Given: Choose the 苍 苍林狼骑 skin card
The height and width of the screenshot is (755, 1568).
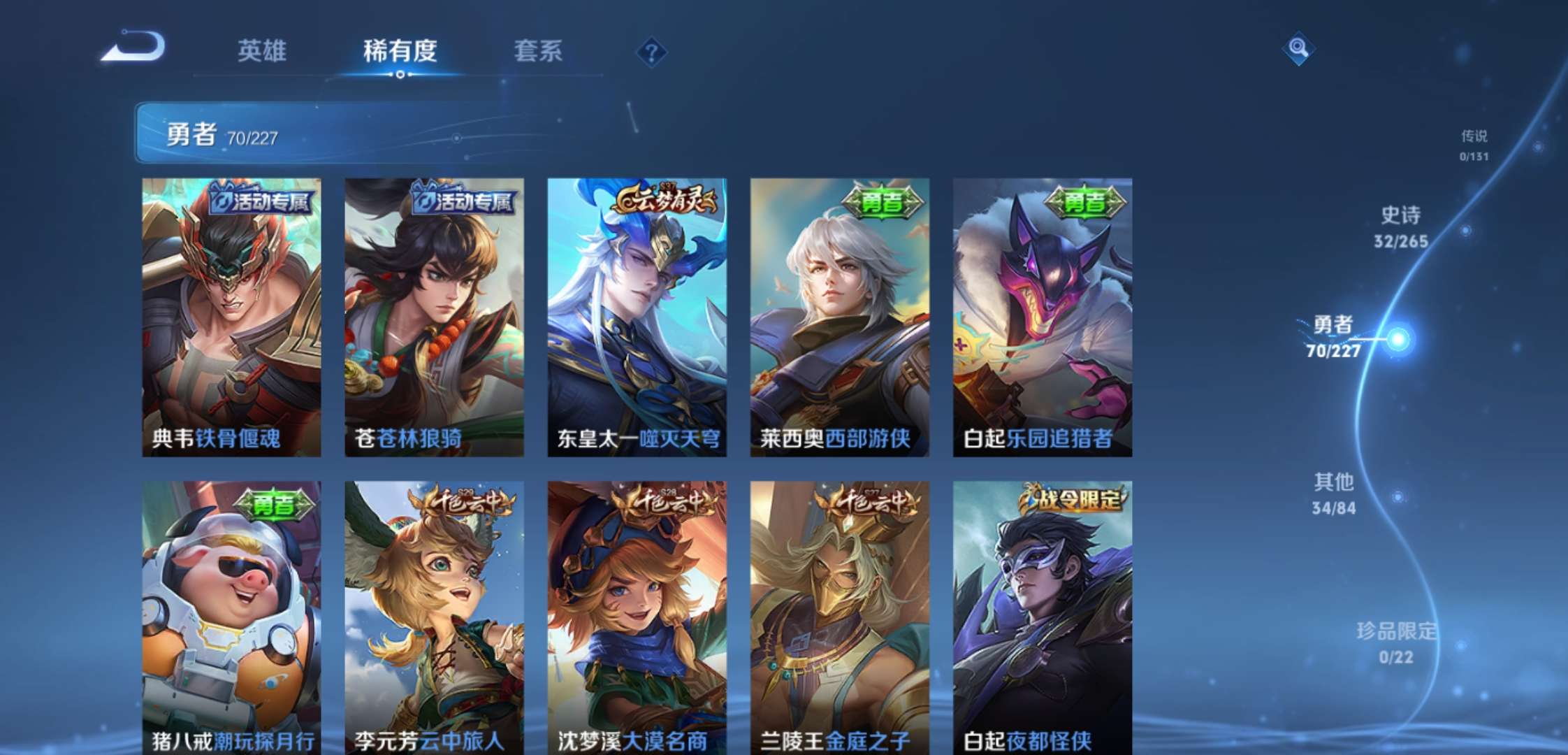Looking at the screenshot, I should (434, 317).
